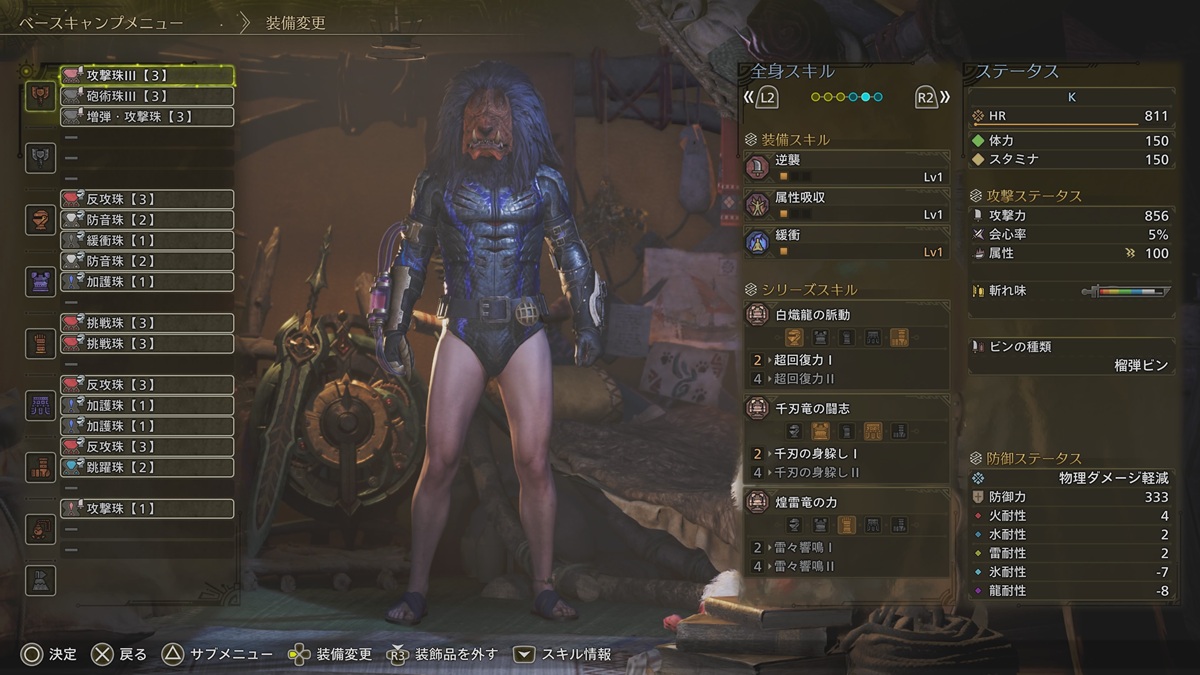Open the 属性吸収 skill entry
This screenshot has width=1200, height=675.
click(x=847, y=205)
